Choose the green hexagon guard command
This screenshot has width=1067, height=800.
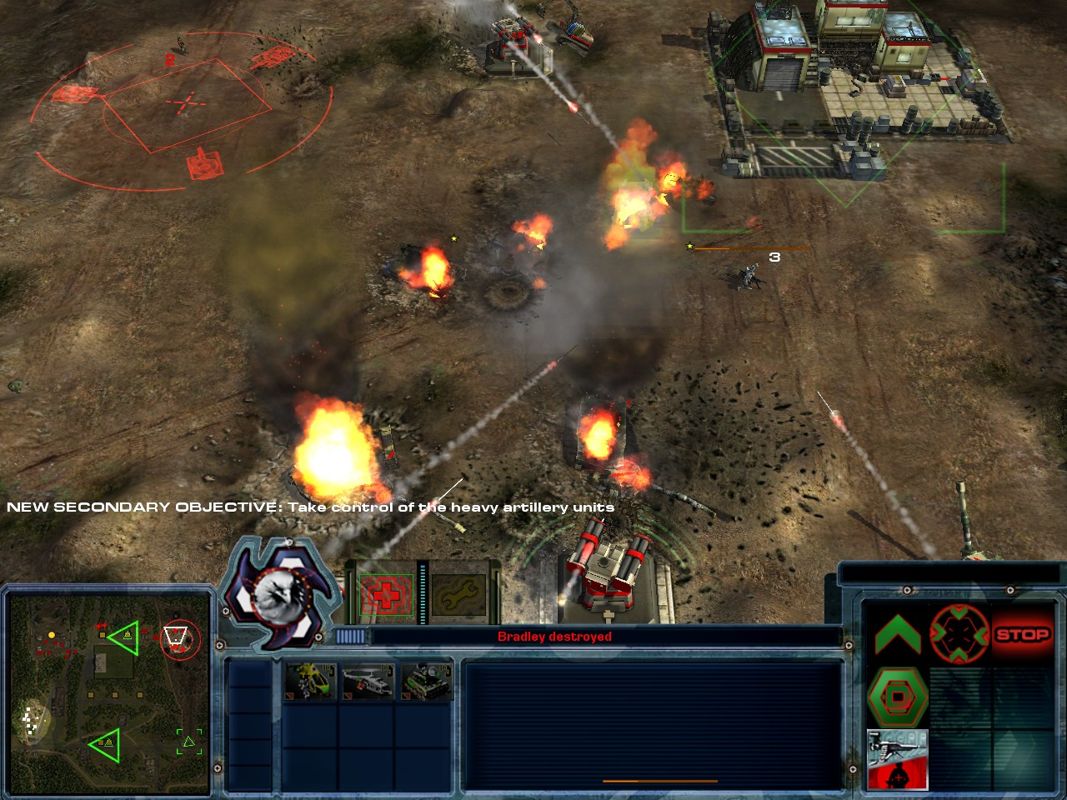(x=897, y=695)
